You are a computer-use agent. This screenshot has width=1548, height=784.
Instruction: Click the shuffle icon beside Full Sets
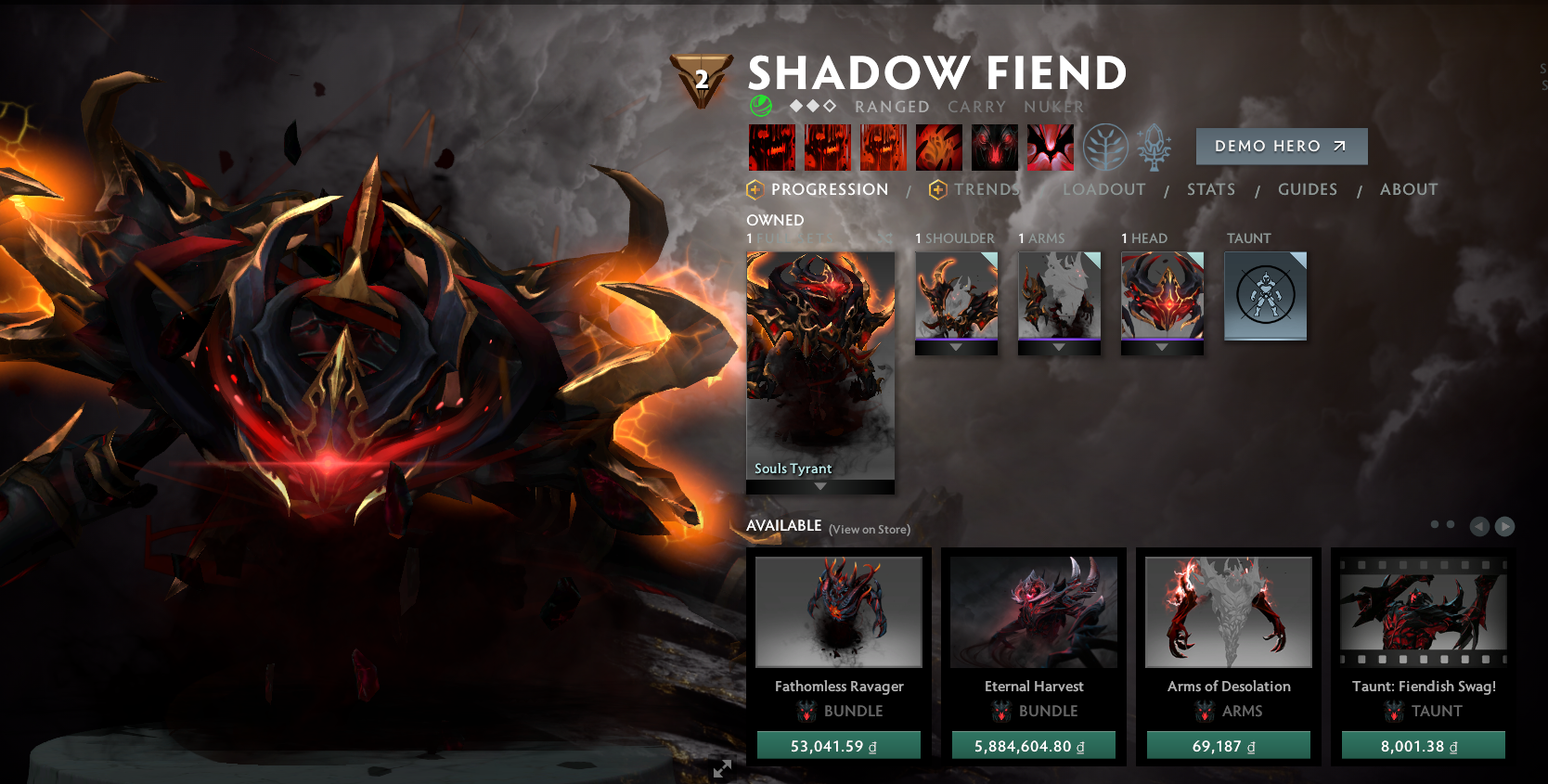(886, 238)
